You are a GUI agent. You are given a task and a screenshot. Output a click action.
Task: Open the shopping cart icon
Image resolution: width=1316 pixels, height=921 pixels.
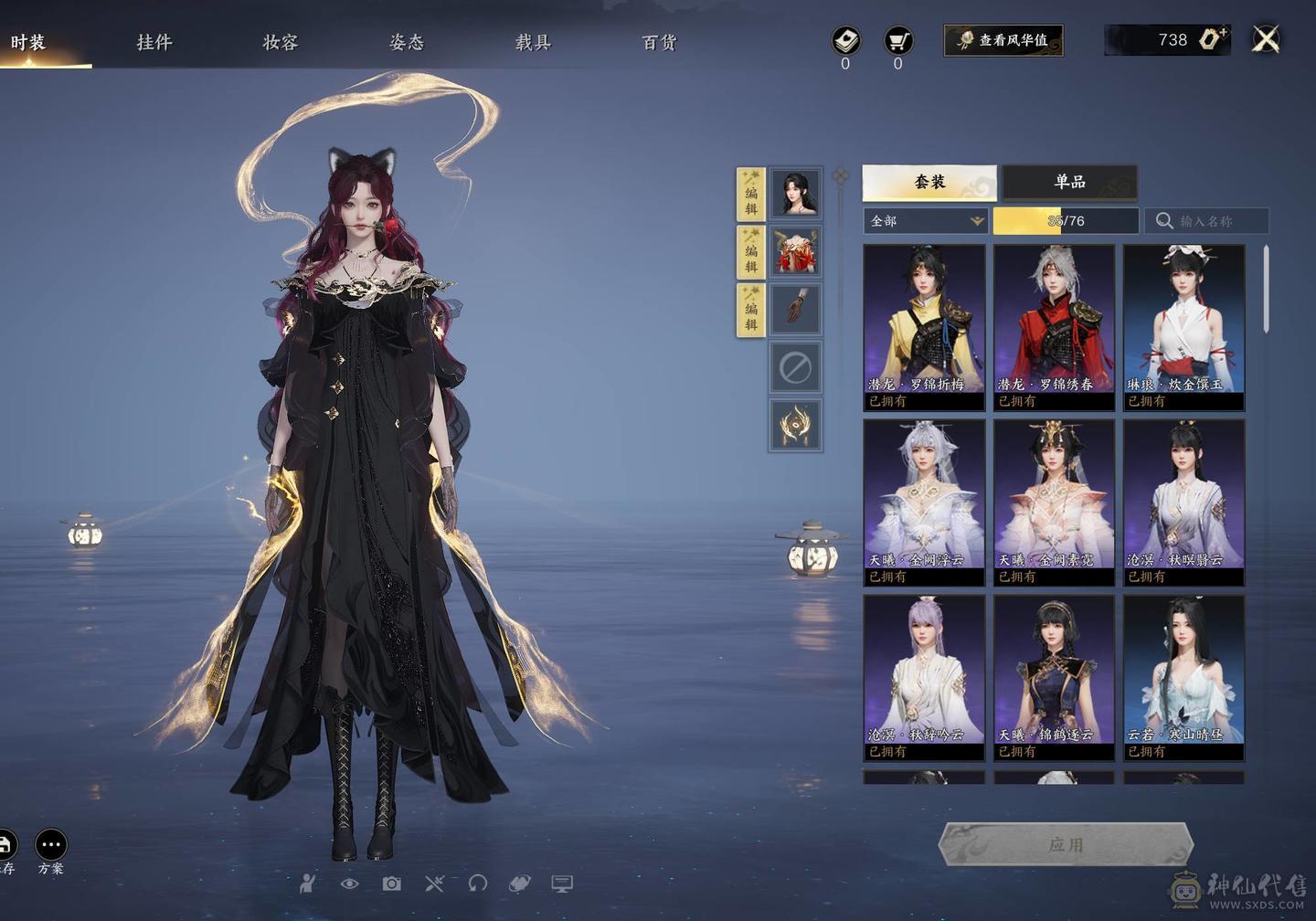pyautogui.click(x=898, y=40)
